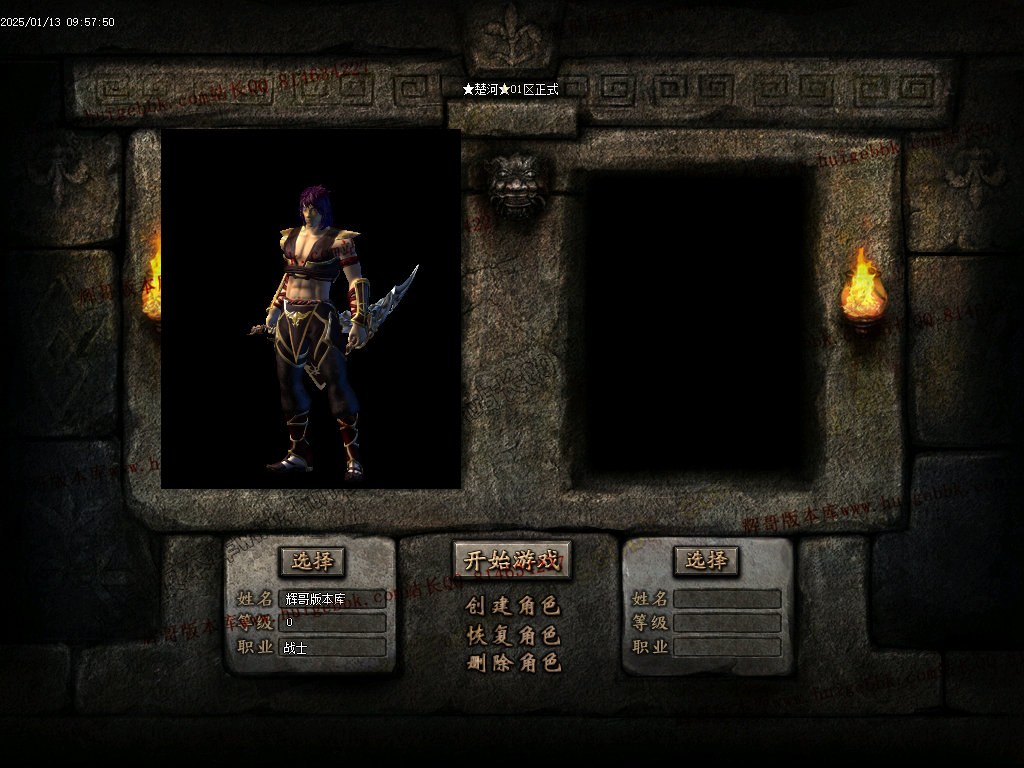The height and width of the screenshot is (768, 1024).
Task: Select the empty black character slot
Action: 697,322
